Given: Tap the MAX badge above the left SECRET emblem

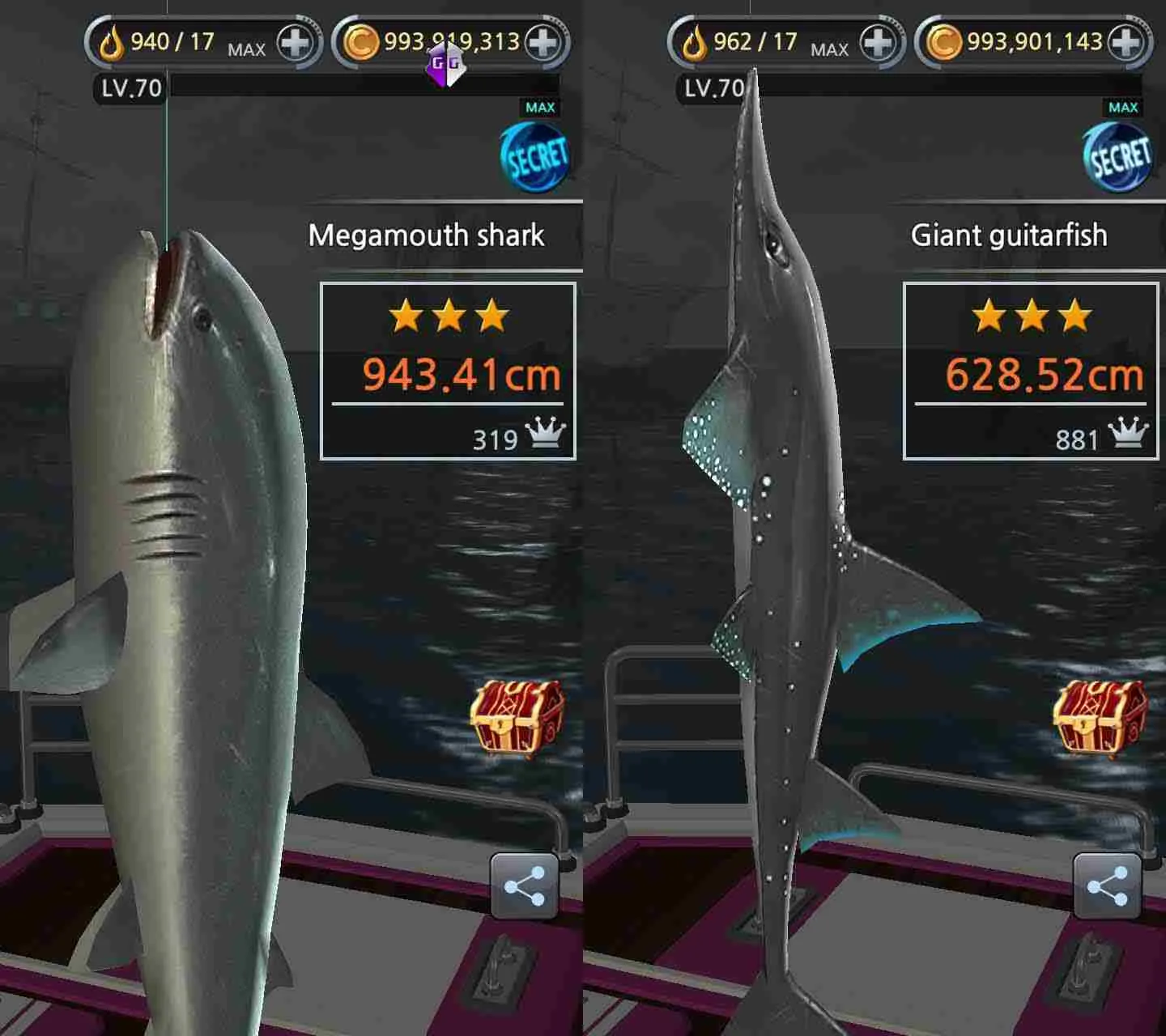Looking at the screenshot, I should tap(540, 105).
